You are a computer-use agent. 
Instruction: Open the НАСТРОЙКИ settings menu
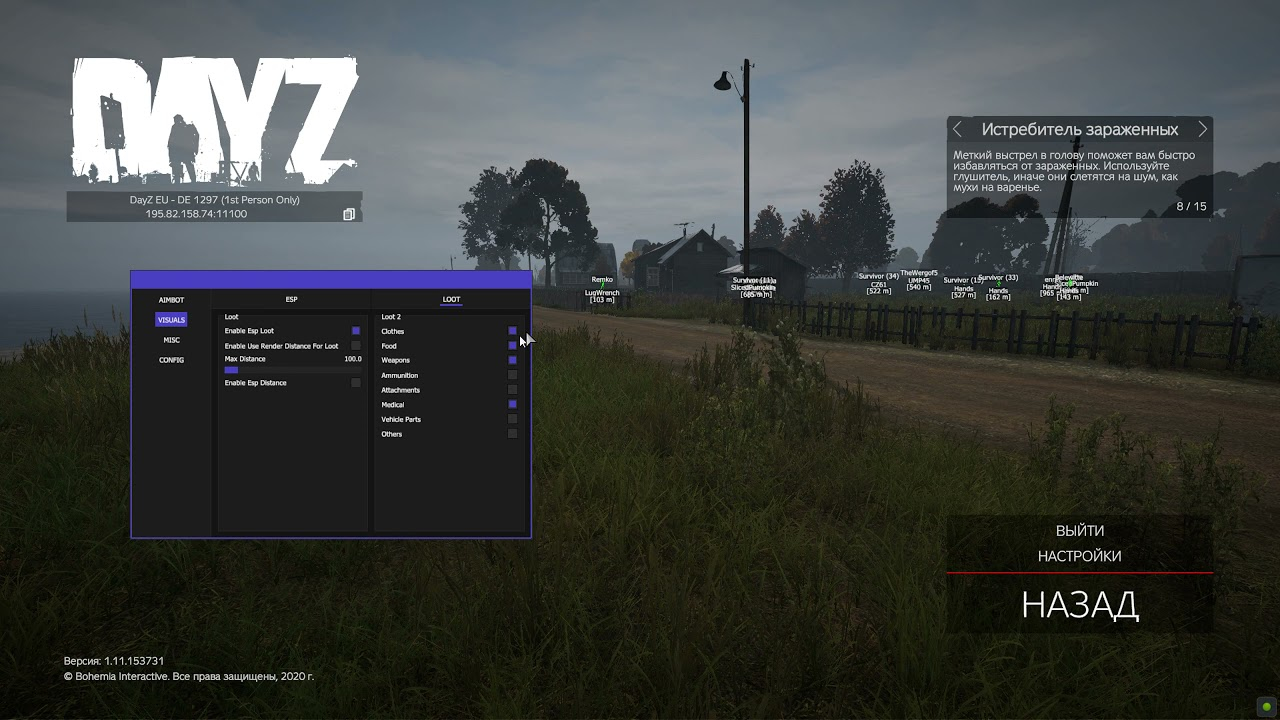(1079, 556)
